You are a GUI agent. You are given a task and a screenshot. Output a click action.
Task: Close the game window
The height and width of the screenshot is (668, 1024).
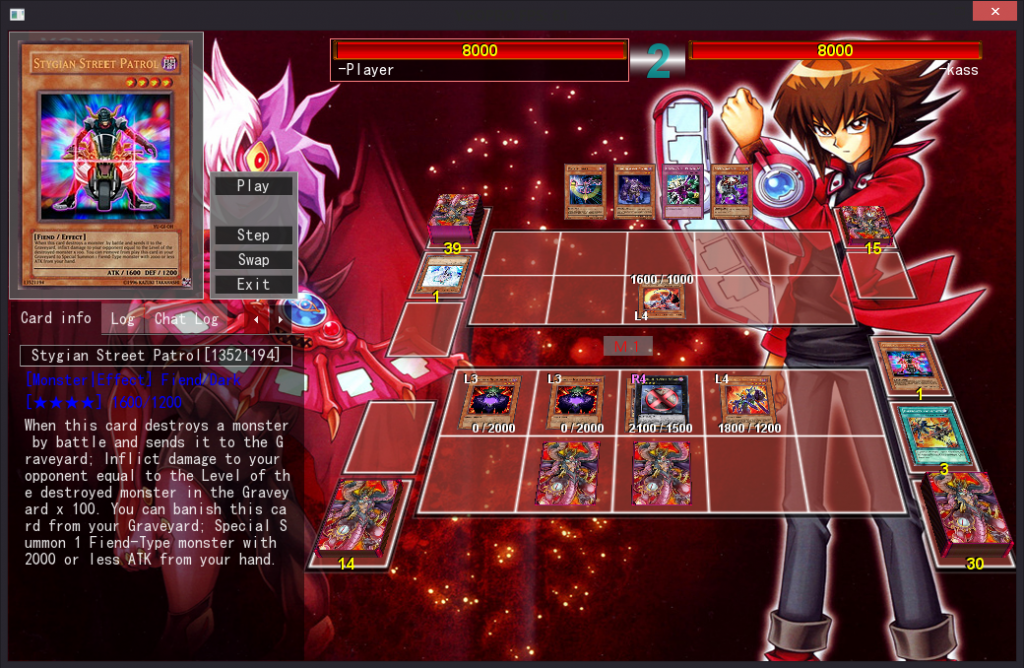point(995,11)
